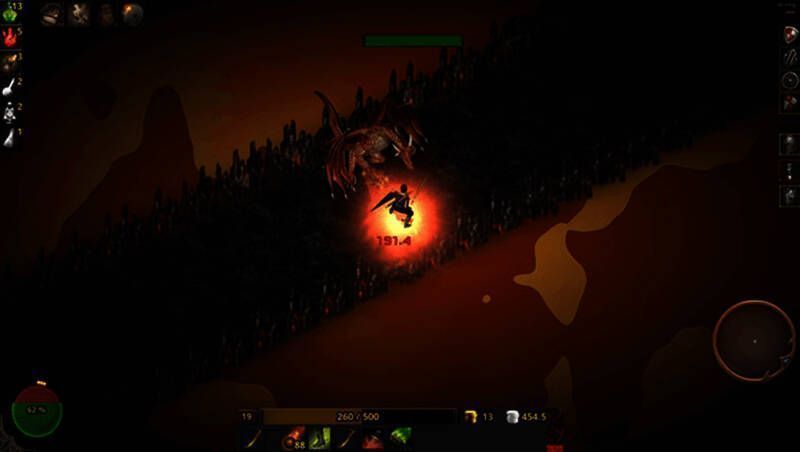Activate the green boot skill on hotbar
Viewport: 800px width, 452px height.
[320, 438]
